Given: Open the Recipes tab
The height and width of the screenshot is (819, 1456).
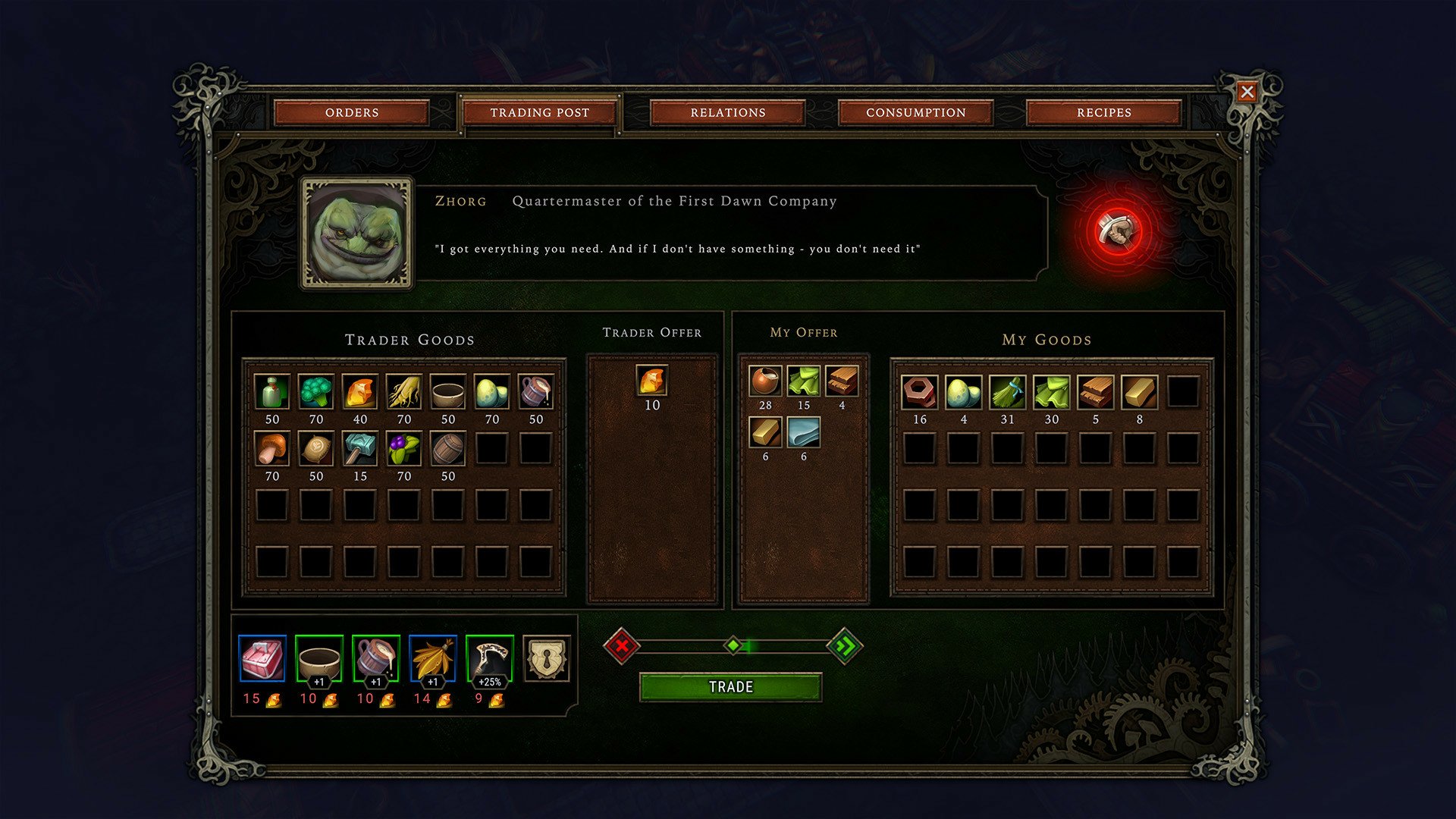Looking at the screenshot, I should tap(1103, 112).
